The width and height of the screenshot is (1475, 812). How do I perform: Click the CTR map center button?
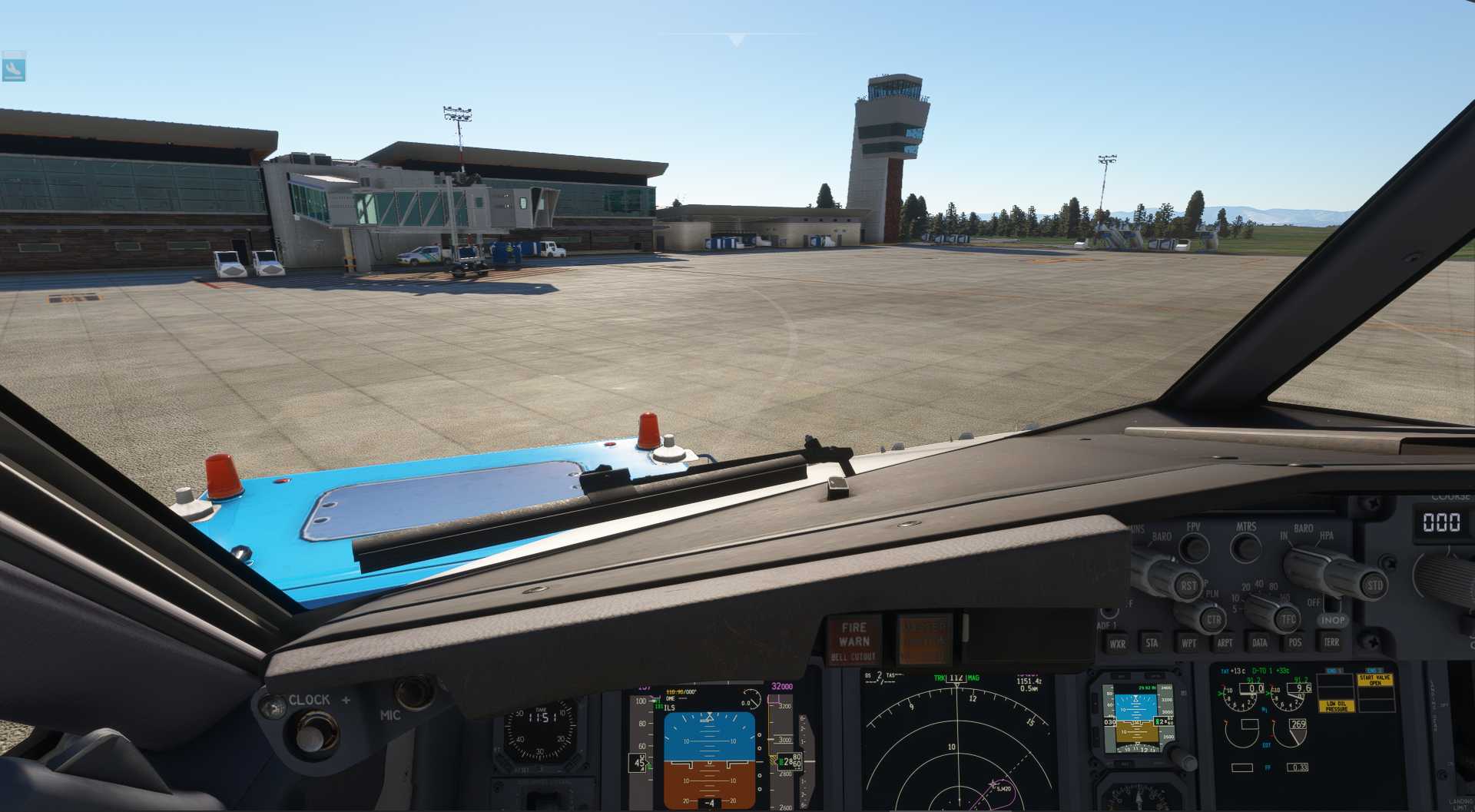tap(1213, 619)
